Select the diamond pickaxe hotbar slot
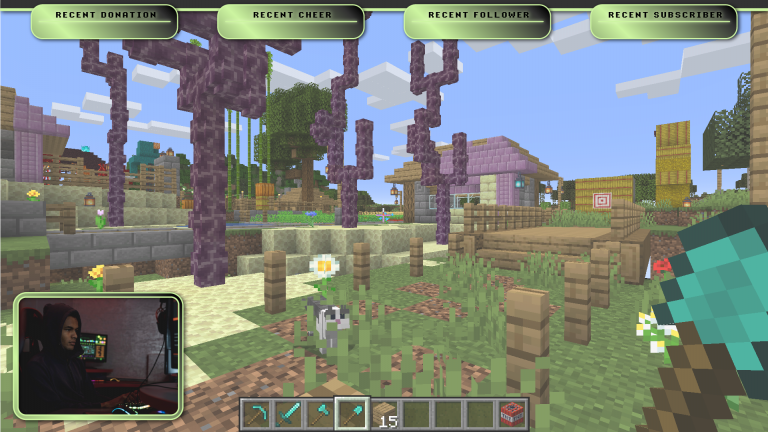The height and width of the screenshot is (432, 768). tap(256, 414)
